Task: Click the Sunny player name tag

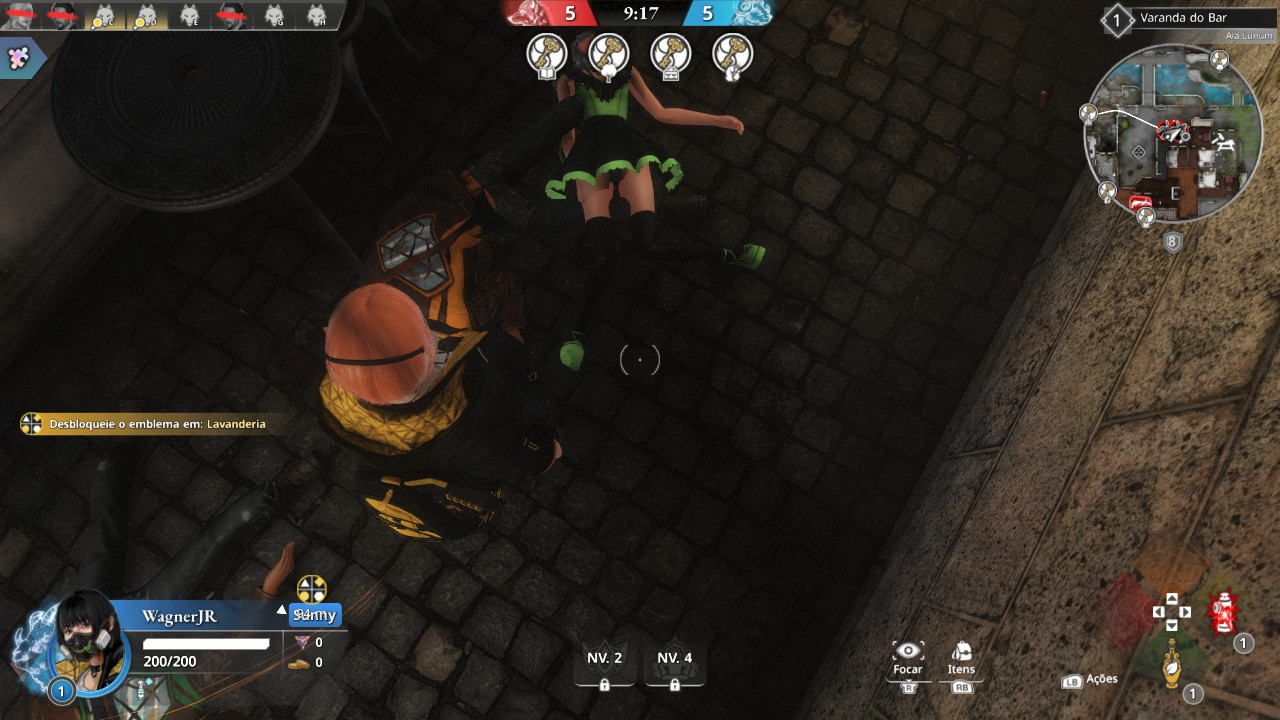Action: tap(314, 615)
